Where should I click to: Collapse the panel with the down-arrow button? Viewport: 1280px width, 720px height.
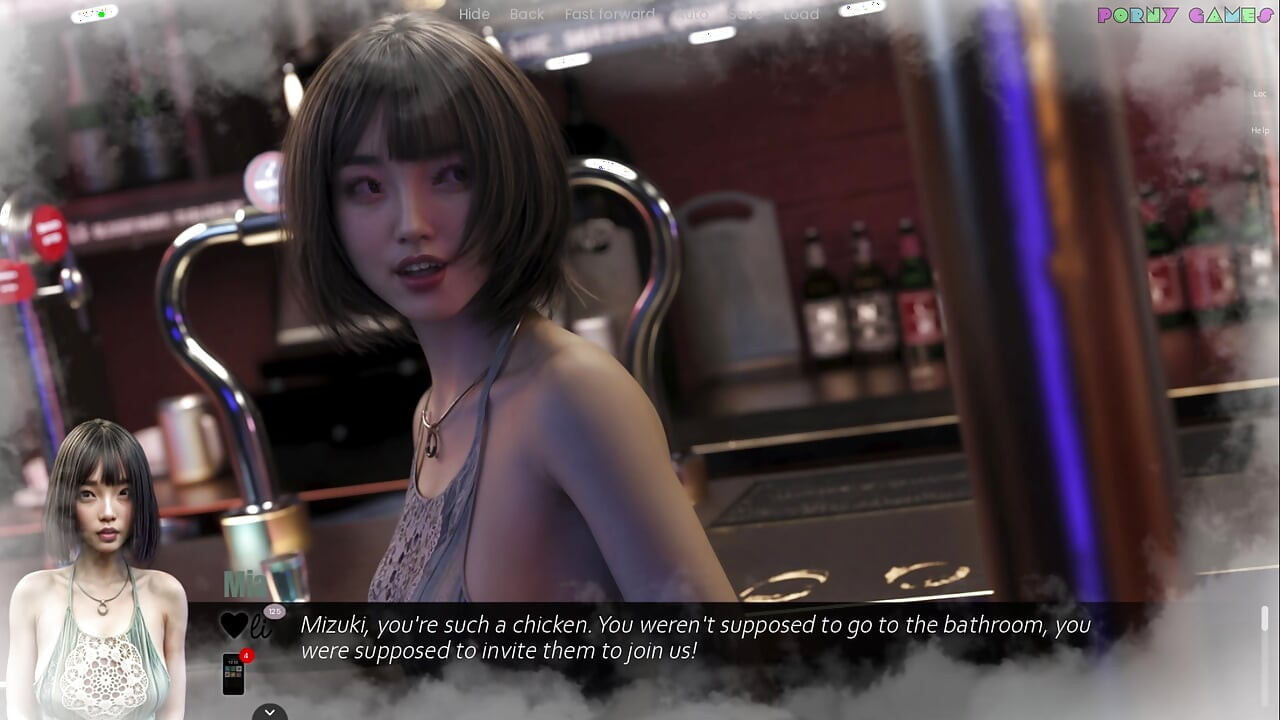coord(269,712)
